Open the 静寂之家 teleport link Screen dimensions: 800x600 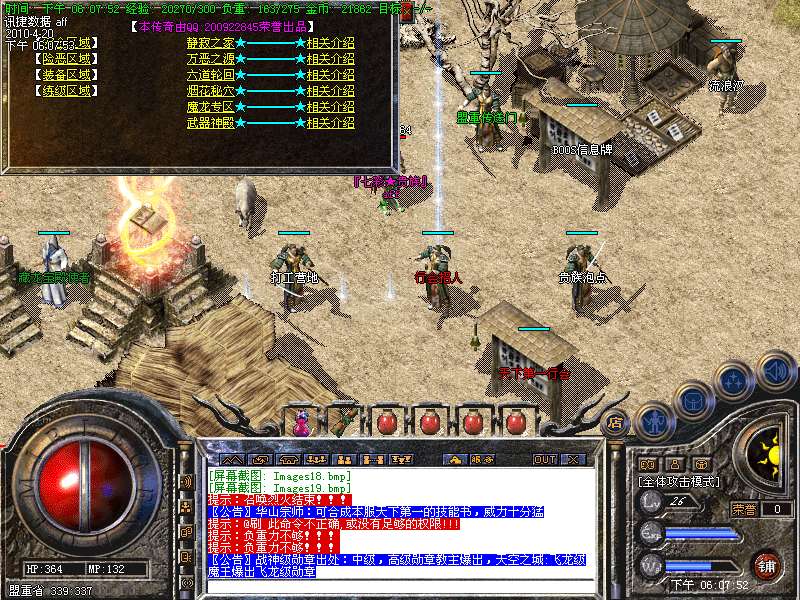pos(210,43)
